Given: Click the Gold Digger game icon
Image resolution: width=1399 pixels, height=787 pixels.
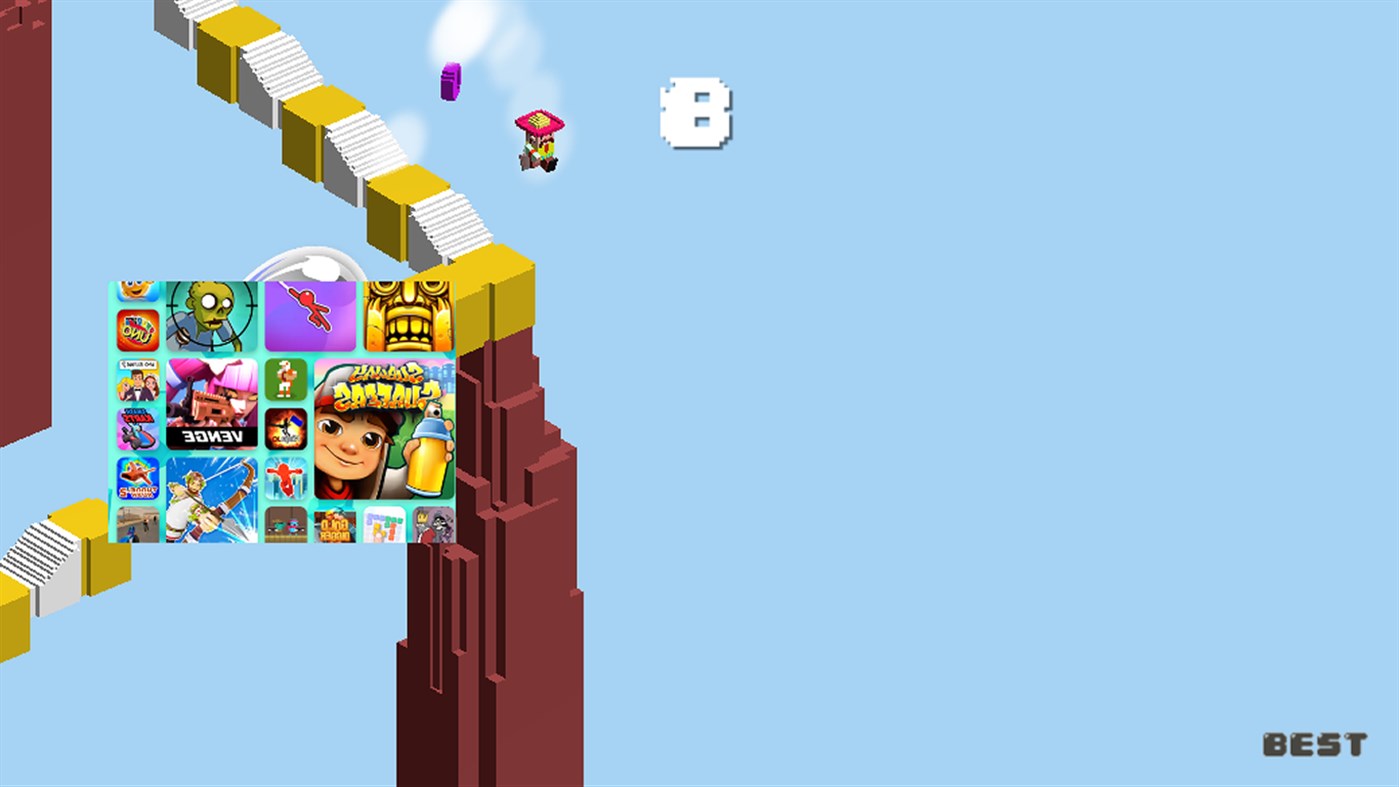Looking at the screenshot, I should (x=333, y=526).
